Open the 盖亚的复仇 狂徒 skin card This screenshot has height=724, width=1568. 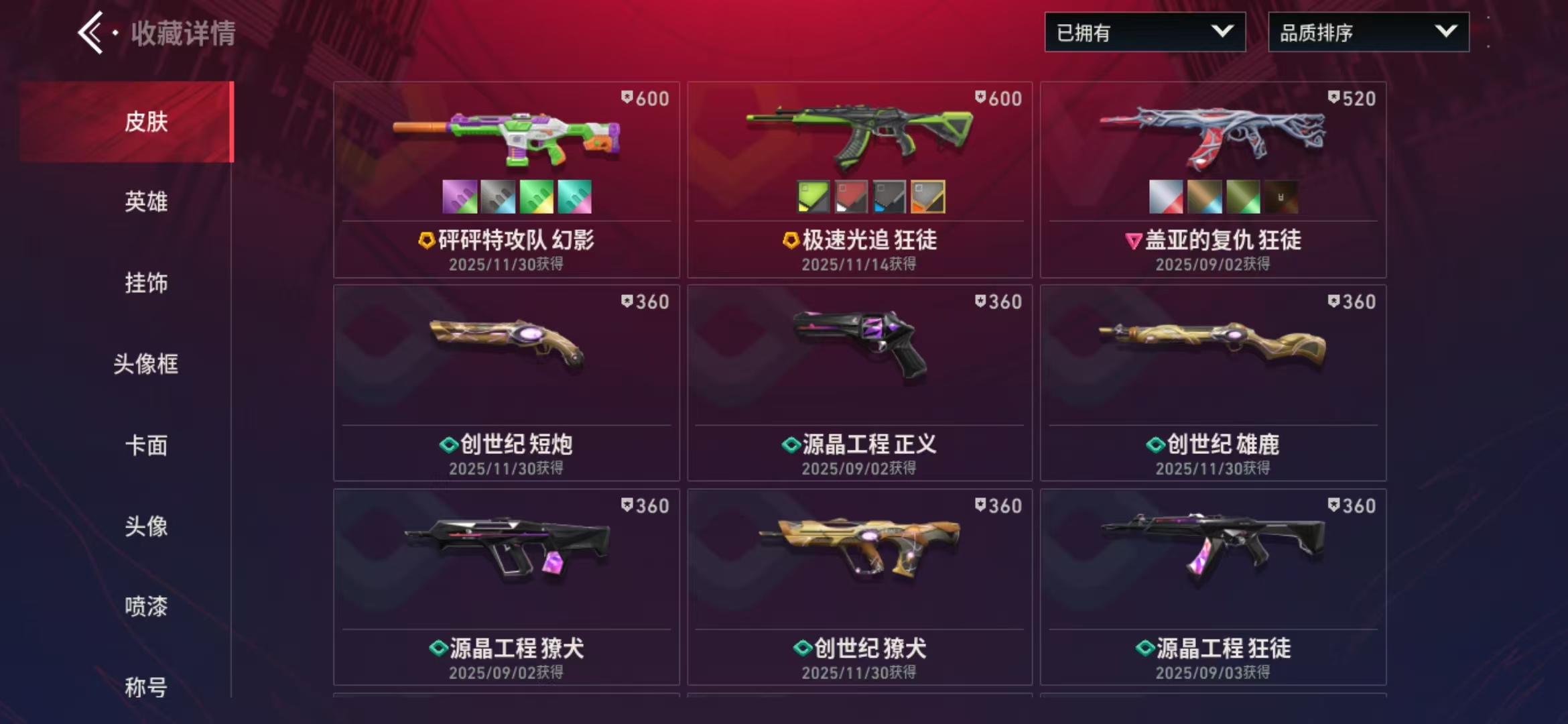point(1213,180)
